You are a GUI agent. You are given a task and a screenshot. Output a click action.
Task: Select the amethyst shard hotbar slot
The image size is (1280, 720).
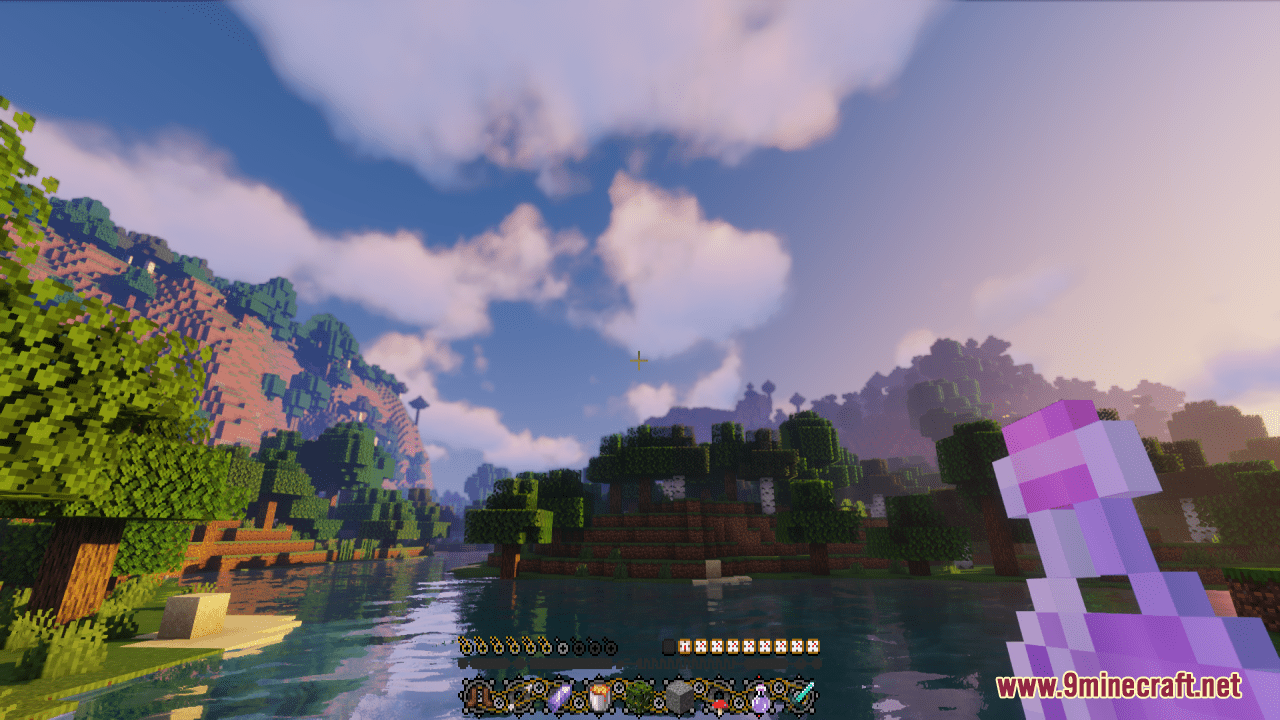561,697
